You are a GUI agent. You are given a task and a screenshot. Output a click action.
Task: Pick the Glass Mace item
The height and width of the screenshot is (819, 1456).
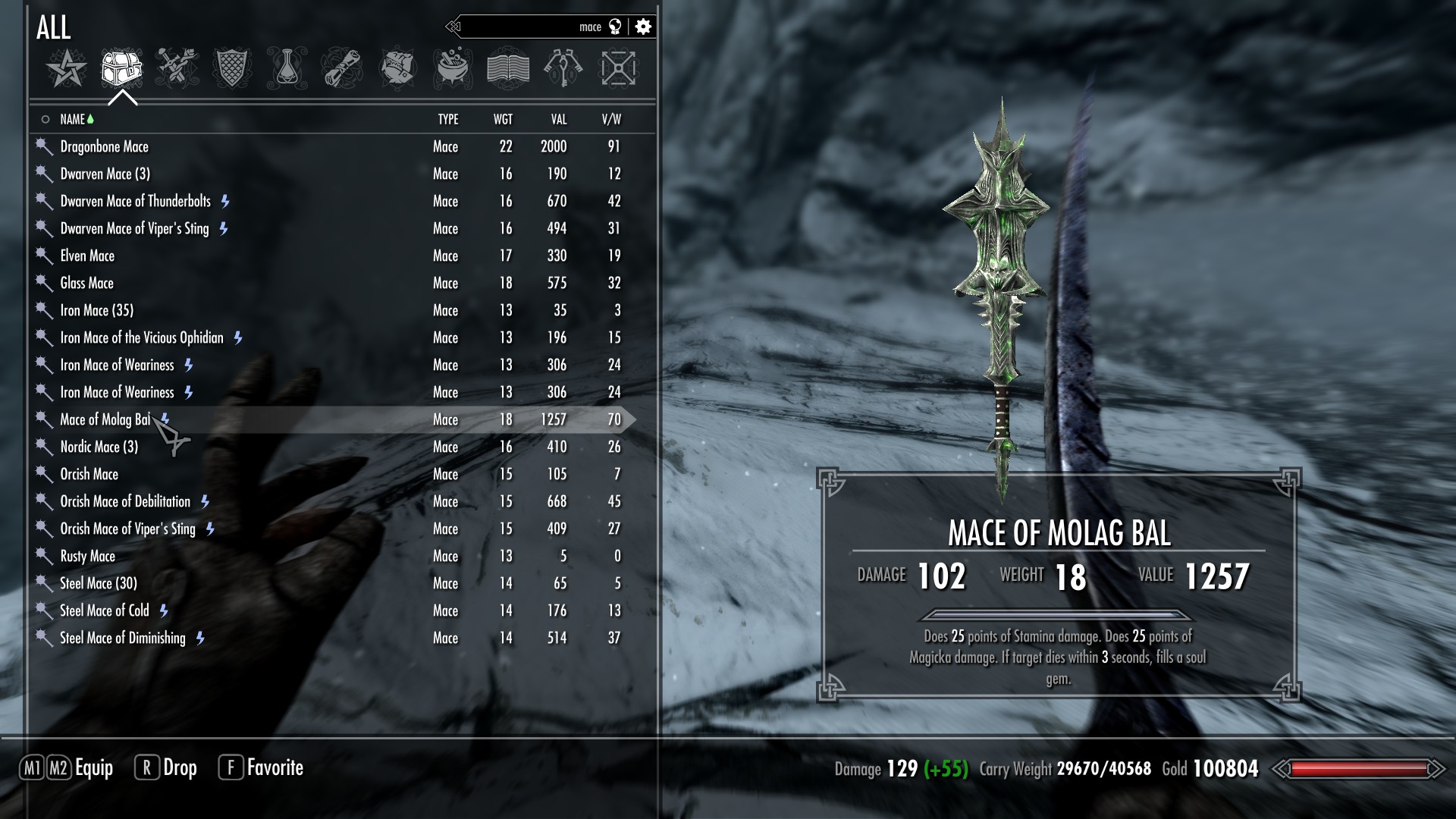point(86,283)
